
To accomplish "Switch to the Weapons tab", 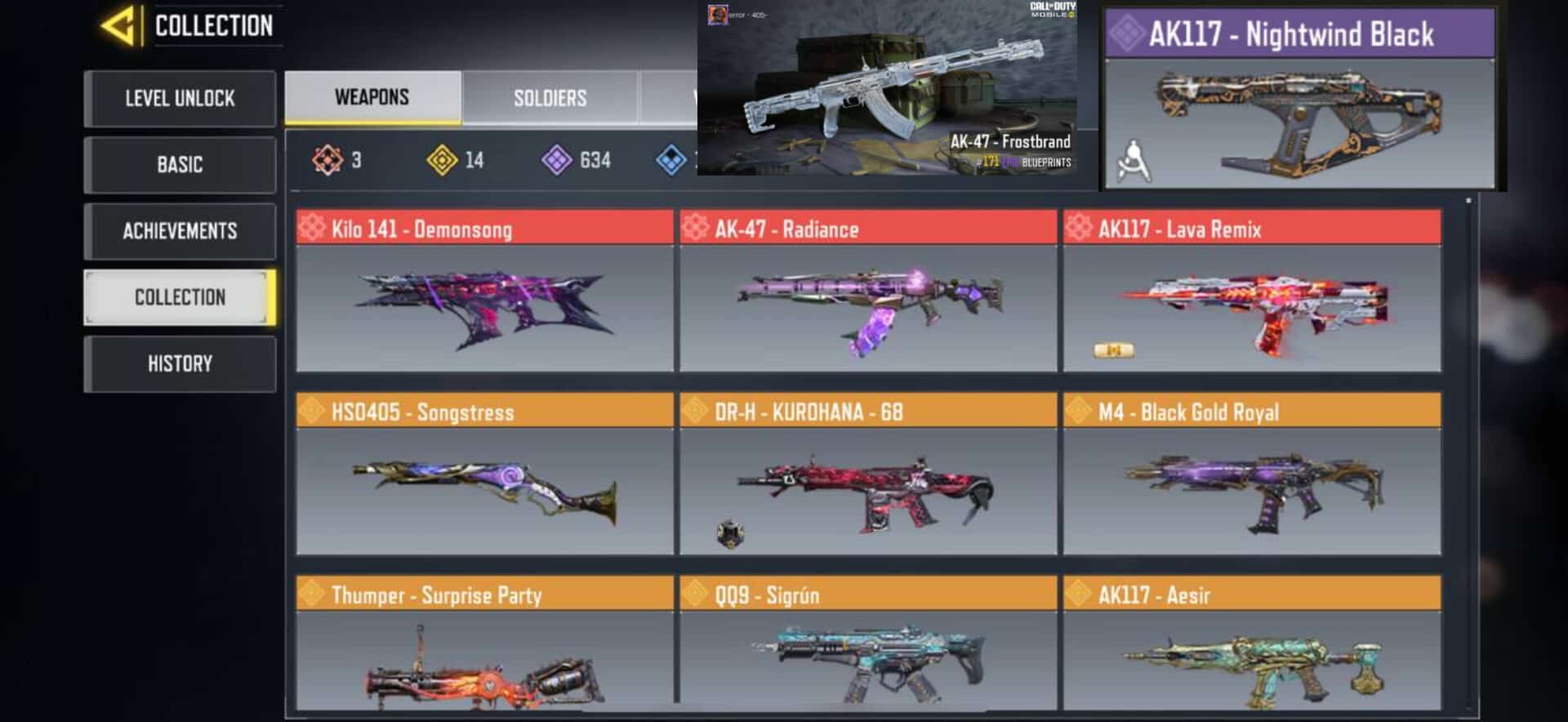I will (372, 97).
